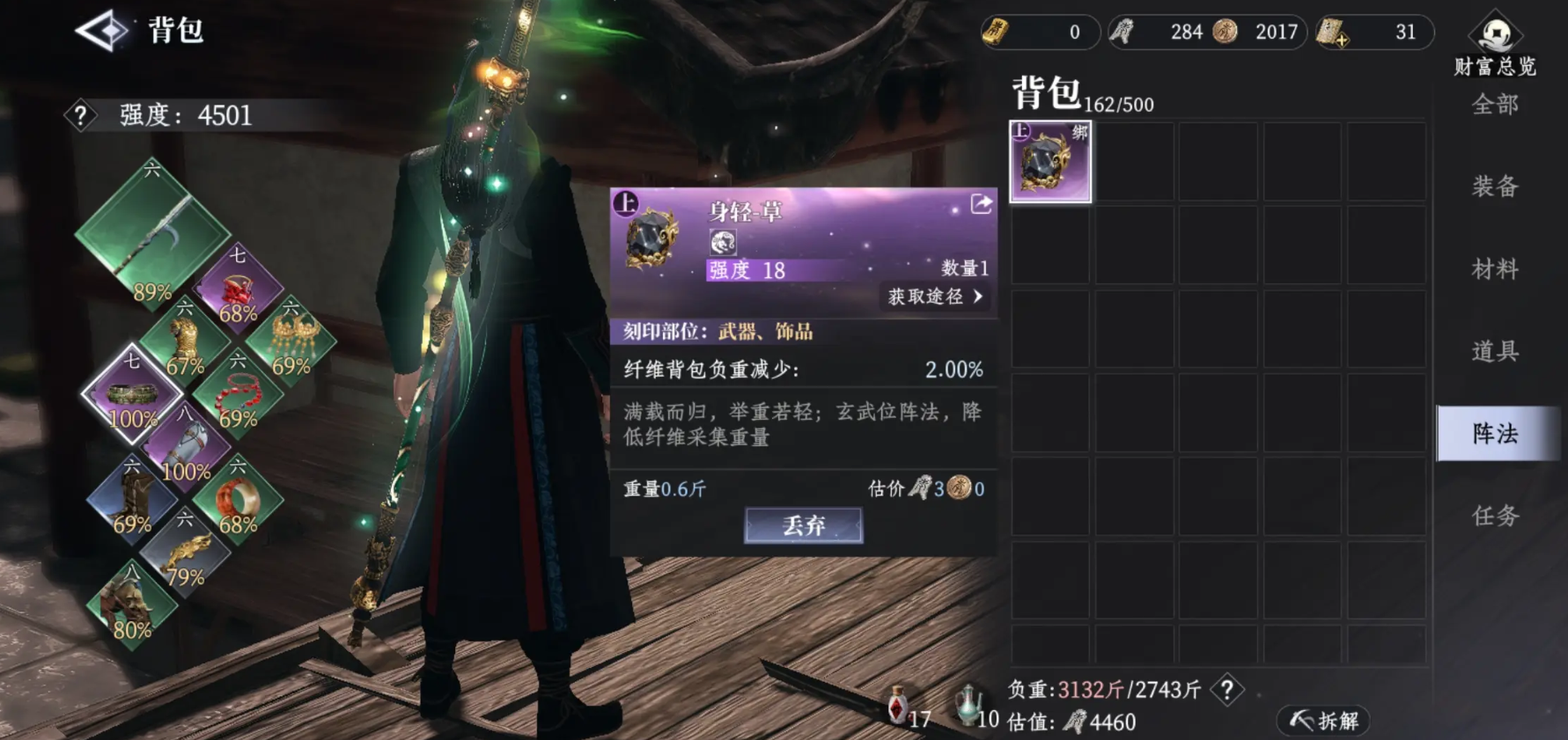The height and width of the screenshot is (740, 1568).
Task: Discard the item with the 丢弃 button
Action: click(x=803, y=525)
